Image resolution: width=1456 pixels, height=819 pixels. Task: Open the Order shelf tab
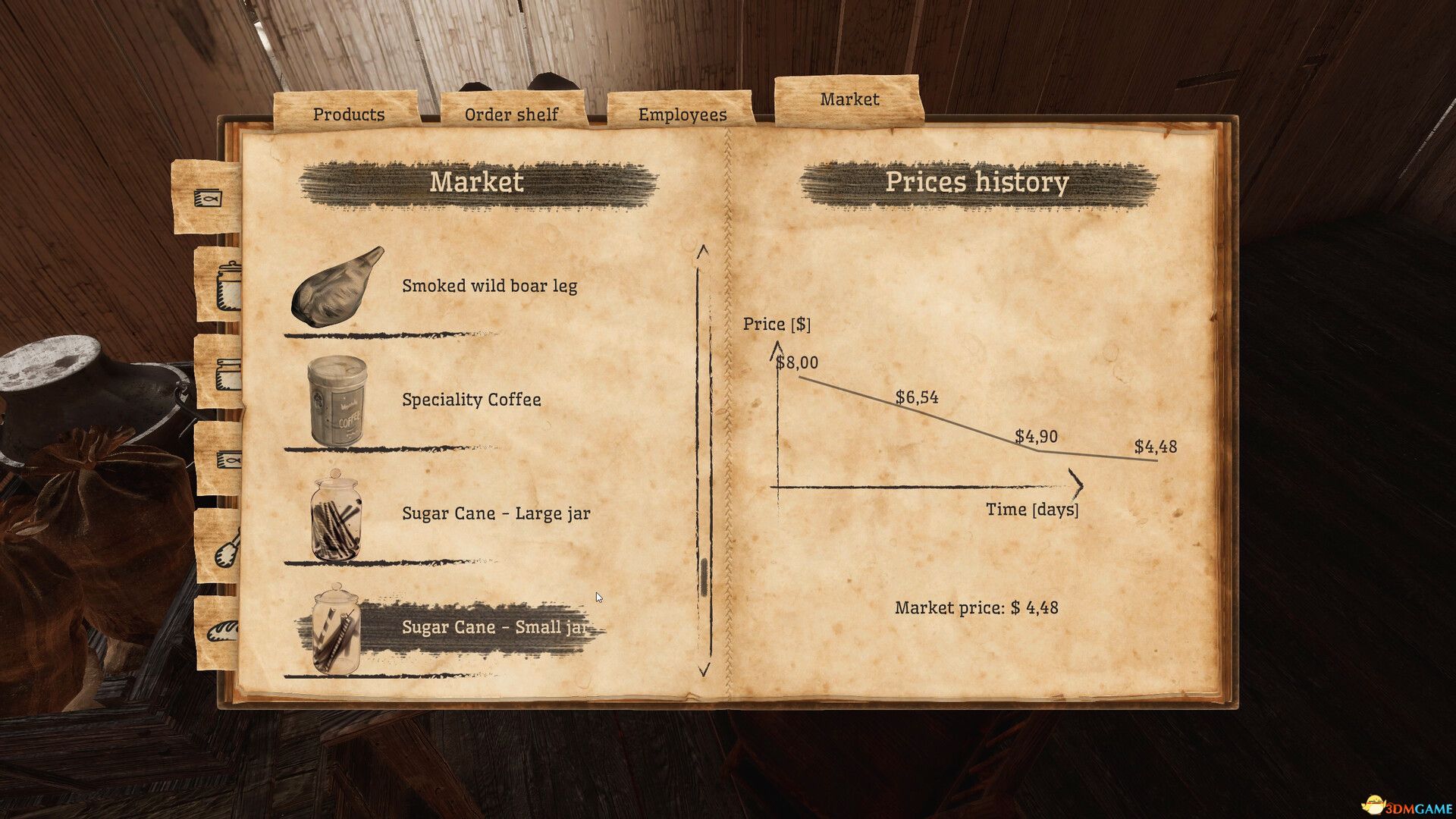[512, 114]
